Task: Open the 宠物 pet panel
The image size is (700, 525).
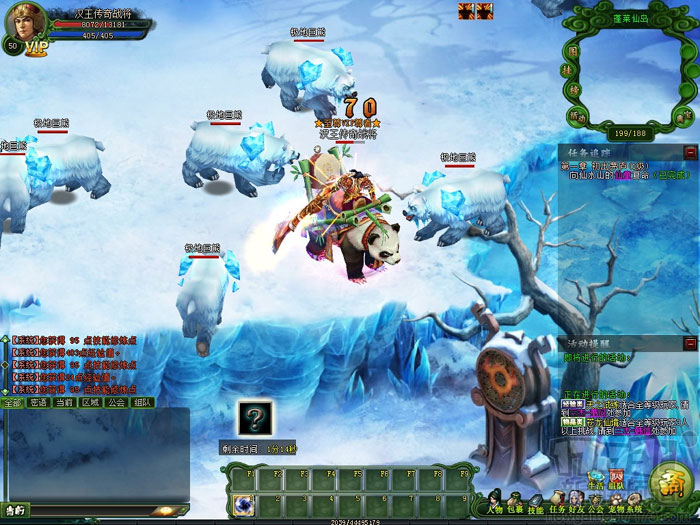Action: click(x=614, y=502)
